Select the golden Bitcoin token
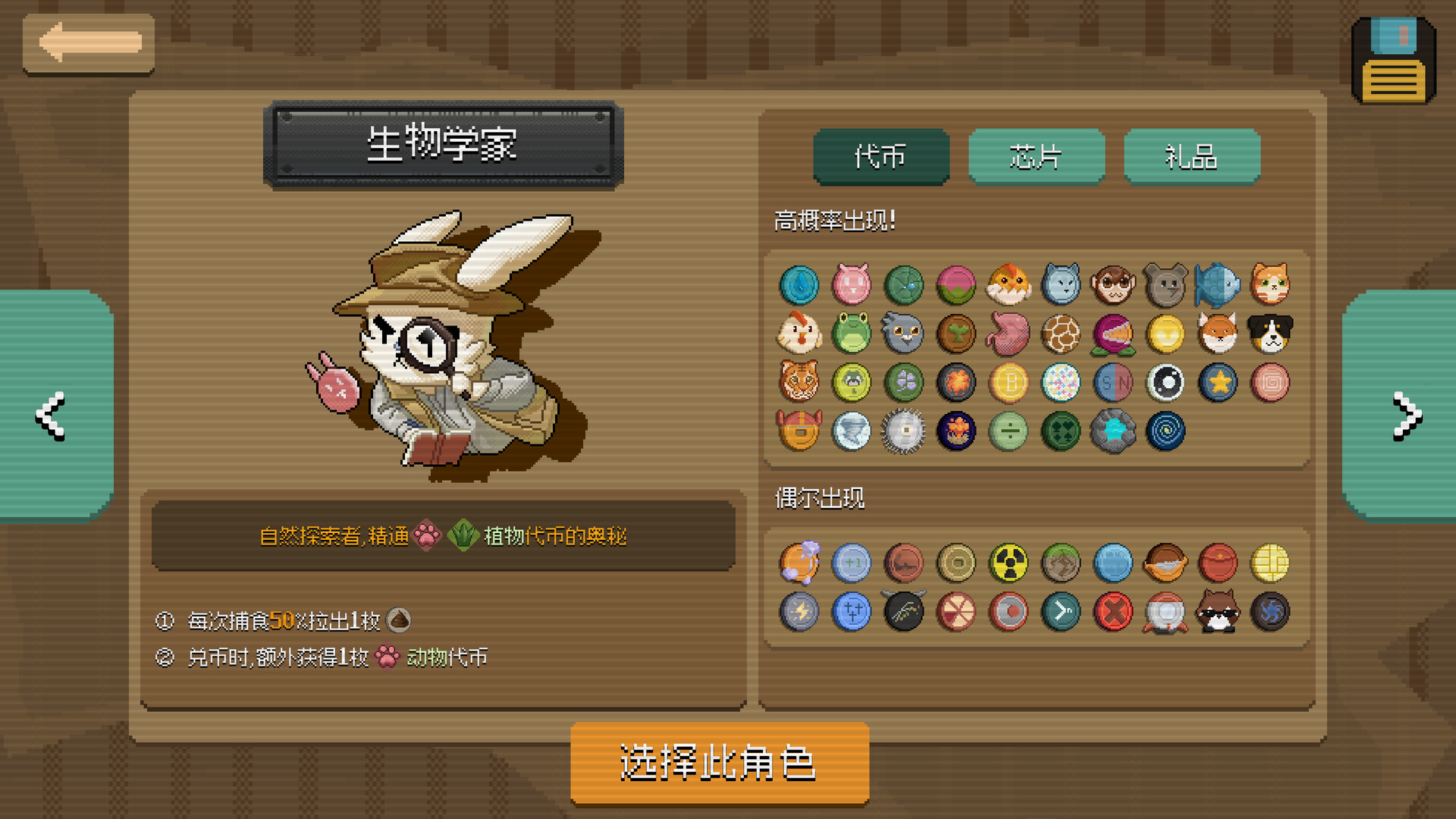Viewport: 1456px width, 819px height. point(1009,383)
